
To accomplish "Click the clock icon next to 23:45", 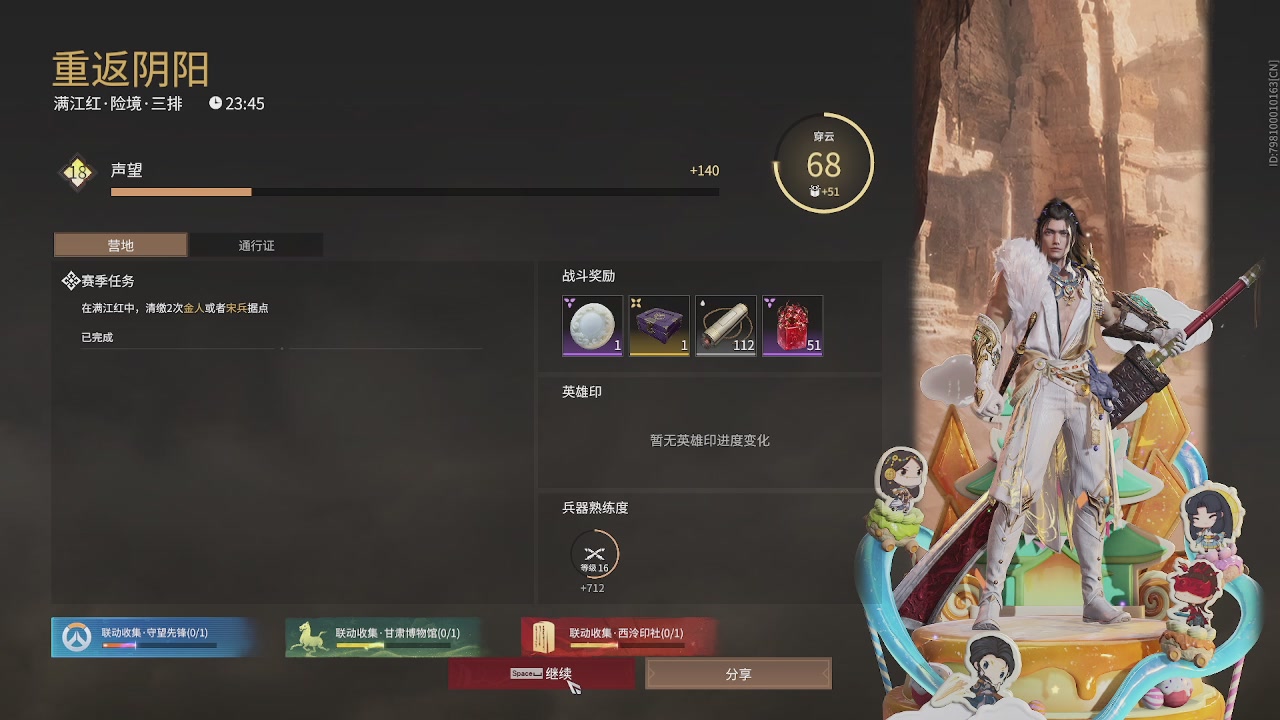I will pos(213,103).
